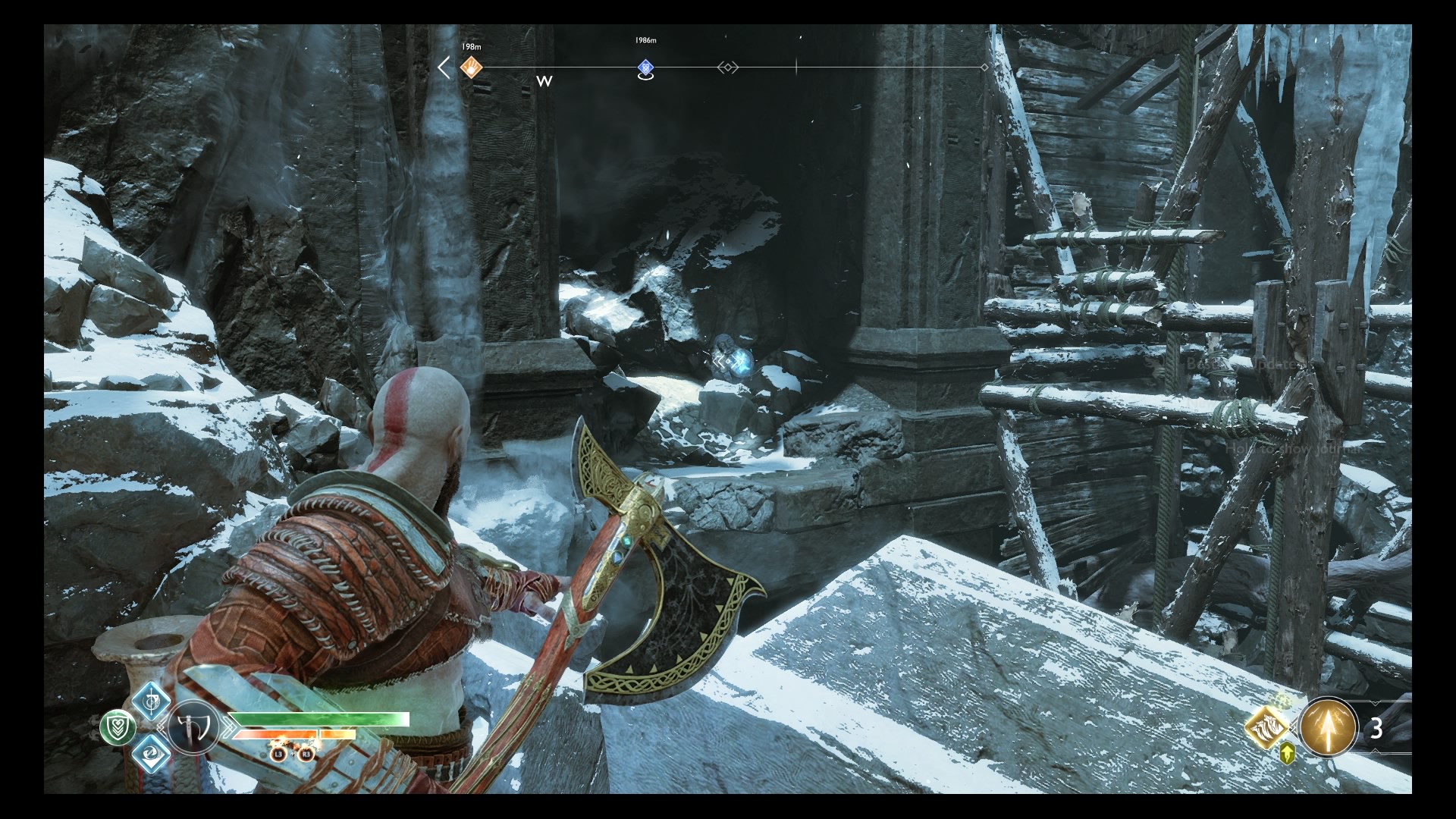Click the orange handprint objective marker at 198m
The width and height of the screenshot is (1456, 819).
[x=470, y=67]
